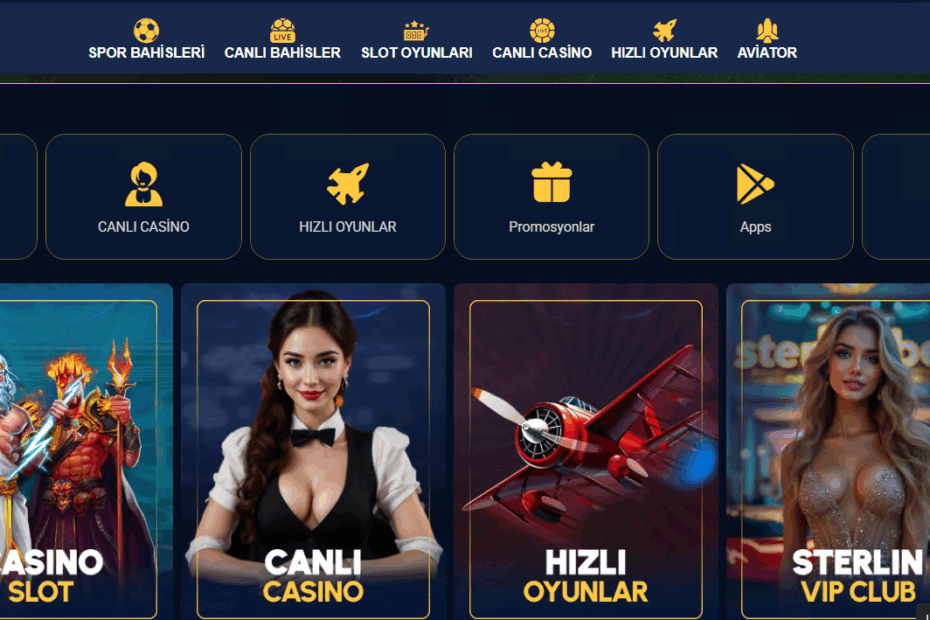Choose Hızlı Oyunlar in the top navigation bar

point(664,41)
